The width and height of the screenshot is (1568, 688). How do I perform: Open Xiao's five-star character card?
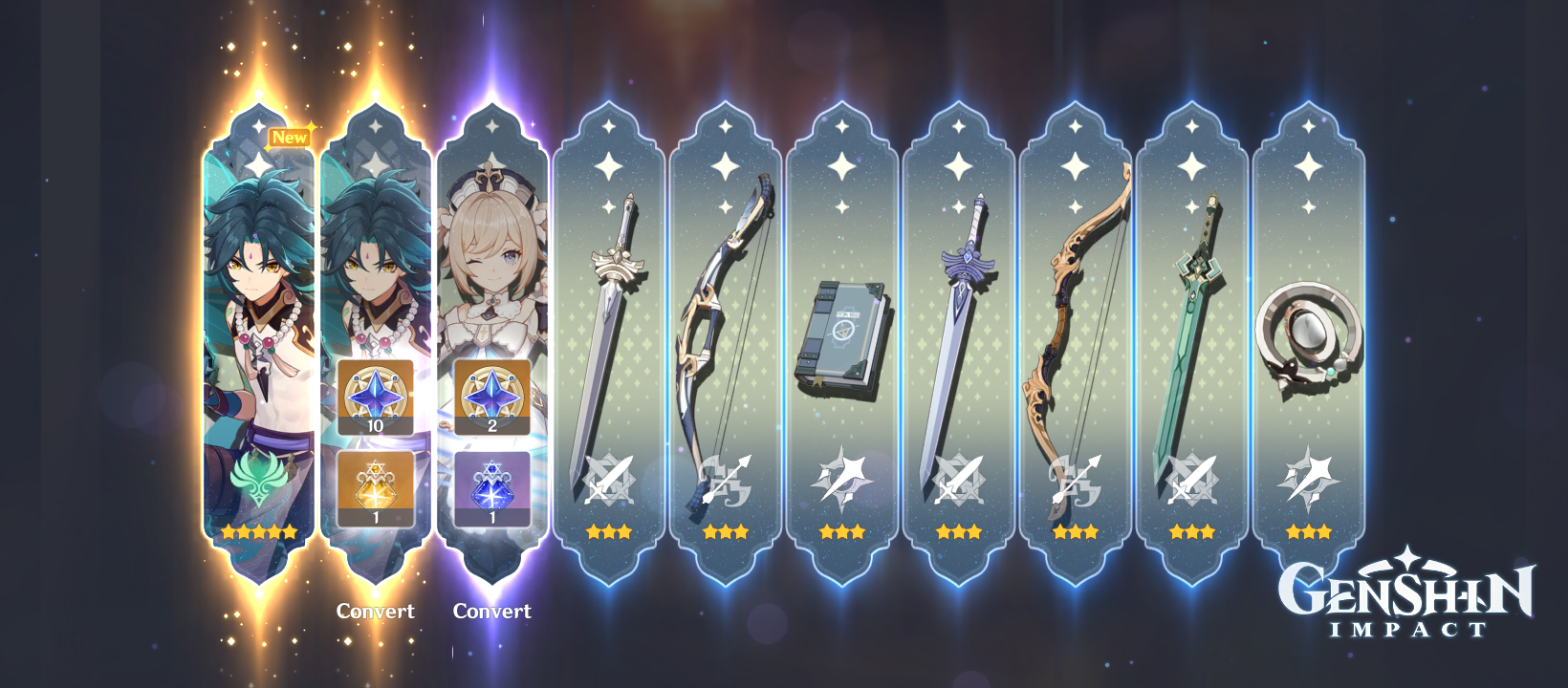click(x=254, y=287)
